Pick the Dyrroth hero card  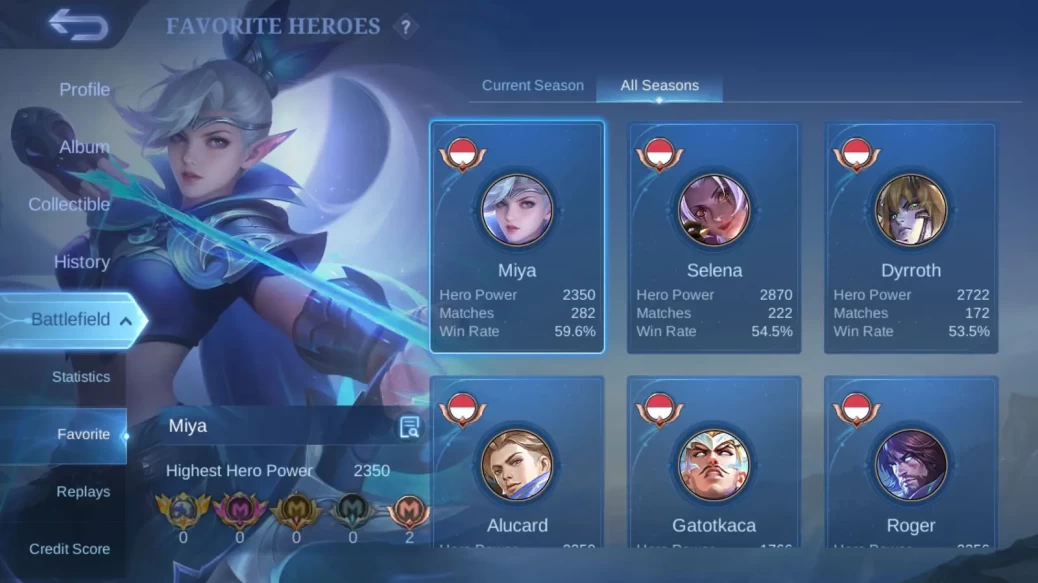[x=911, y=237]
